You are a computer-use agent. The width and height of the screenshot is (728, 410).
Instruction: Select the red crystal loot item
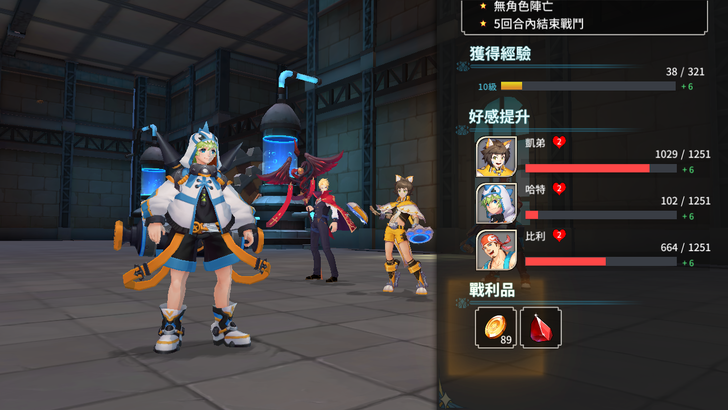(541, 327)
